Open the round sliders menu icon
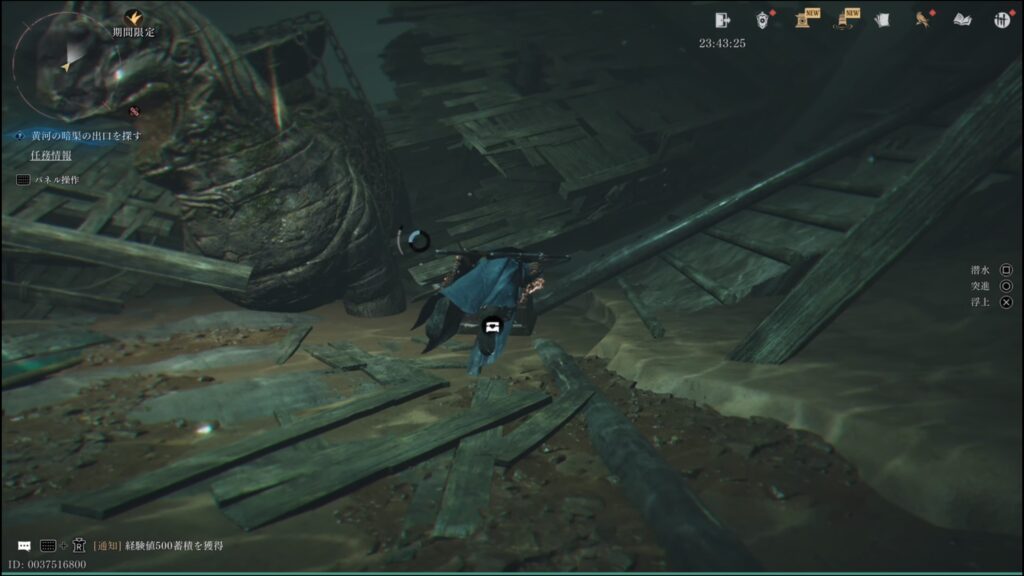 pos(1002,19)
